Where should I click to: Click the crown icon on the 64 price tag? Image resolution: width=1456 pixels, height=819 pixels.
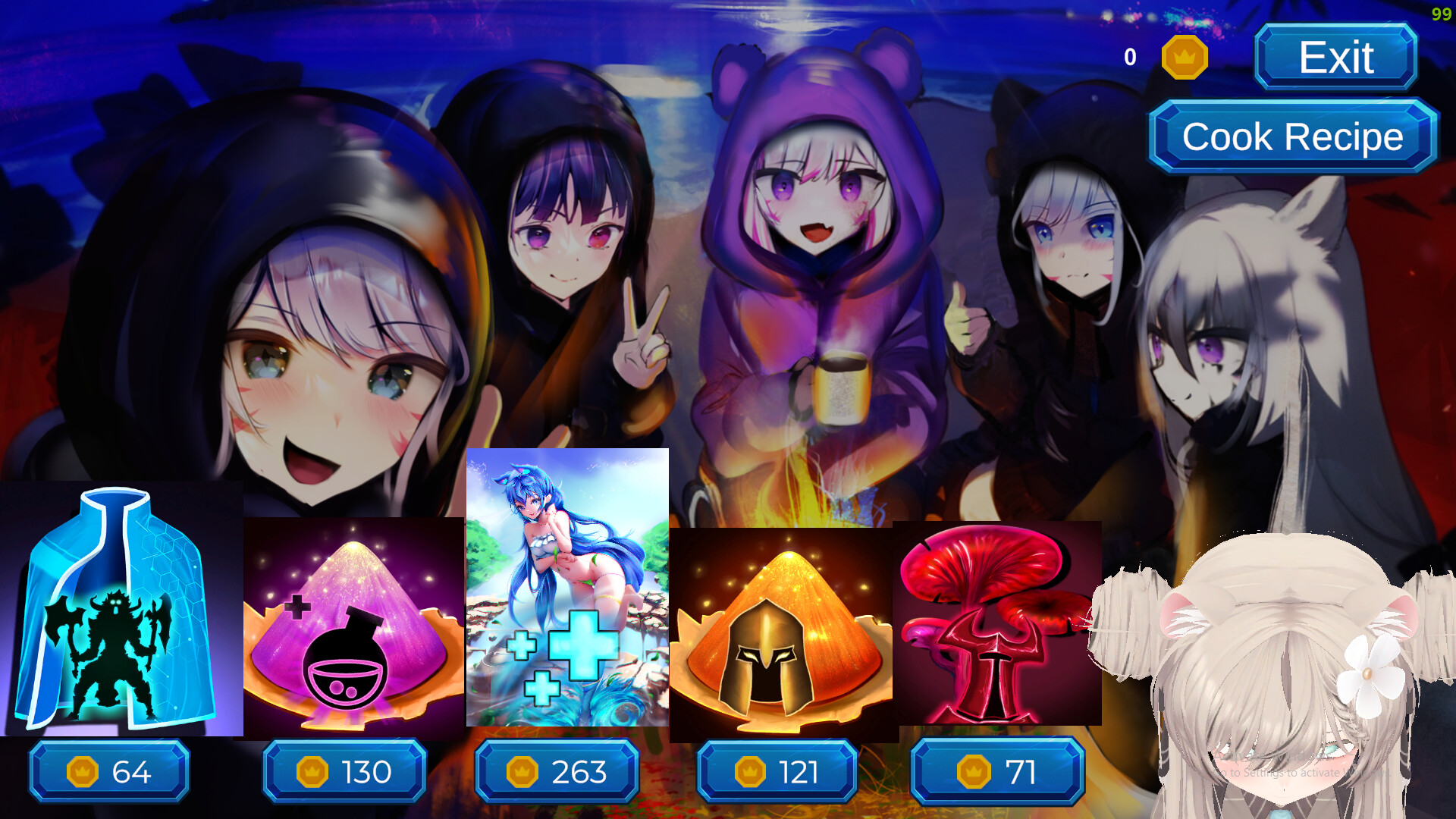point(83,771)
